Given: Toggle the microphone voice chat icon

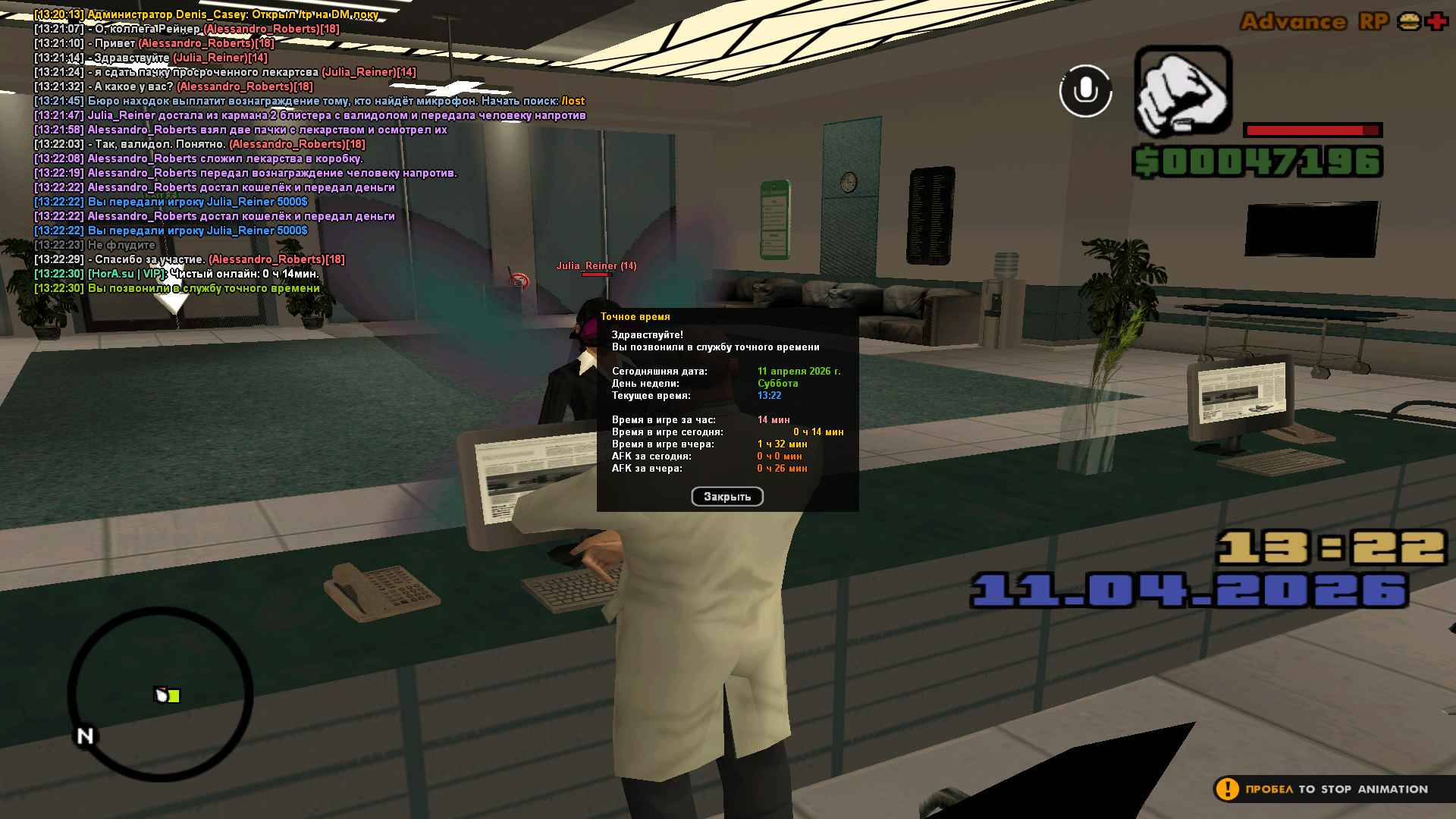Looking at the screenshot, I should [1085, 91].
